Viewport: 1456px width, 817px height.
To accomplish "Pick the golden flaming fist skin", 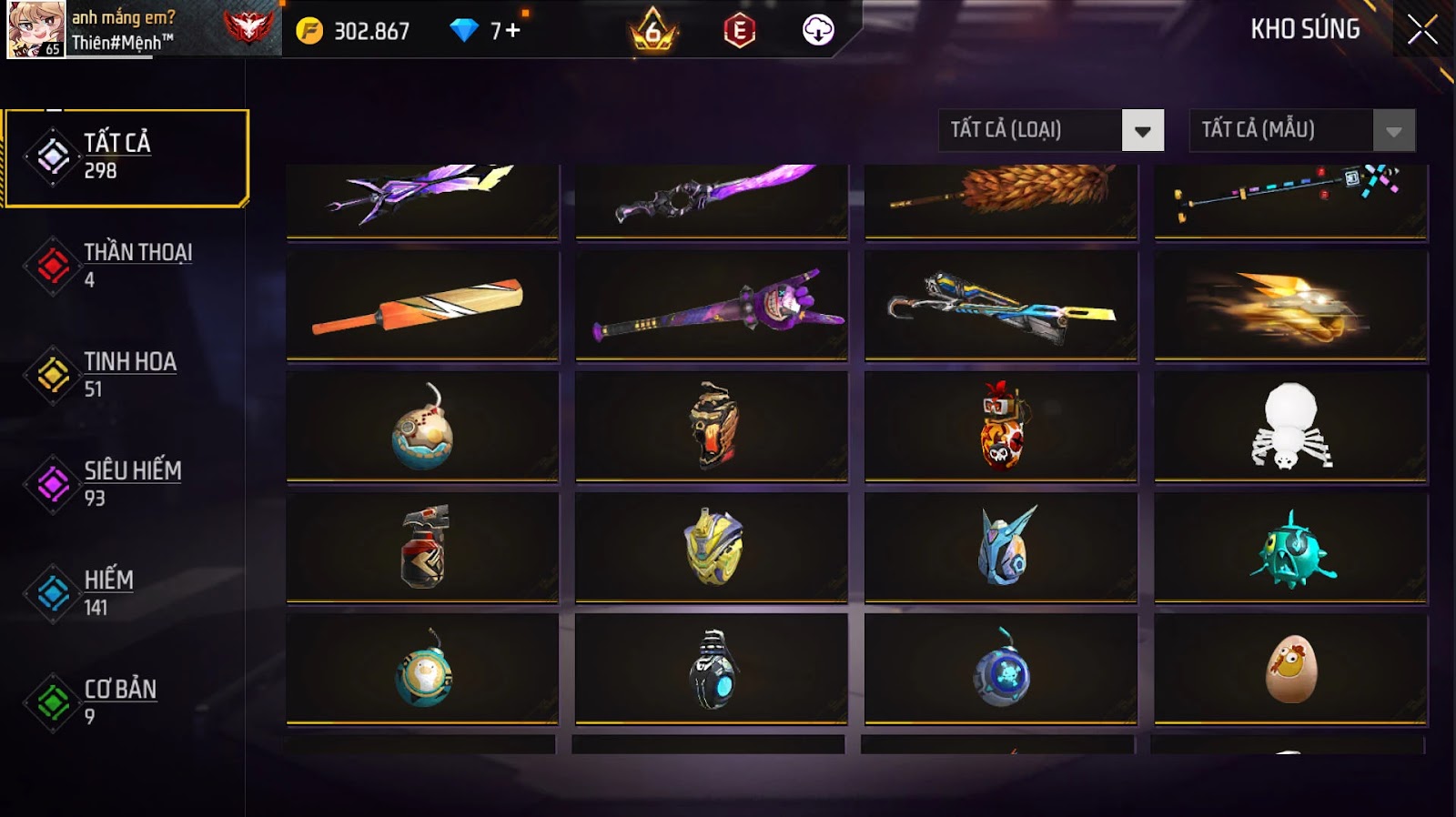I will [1290, 306].
